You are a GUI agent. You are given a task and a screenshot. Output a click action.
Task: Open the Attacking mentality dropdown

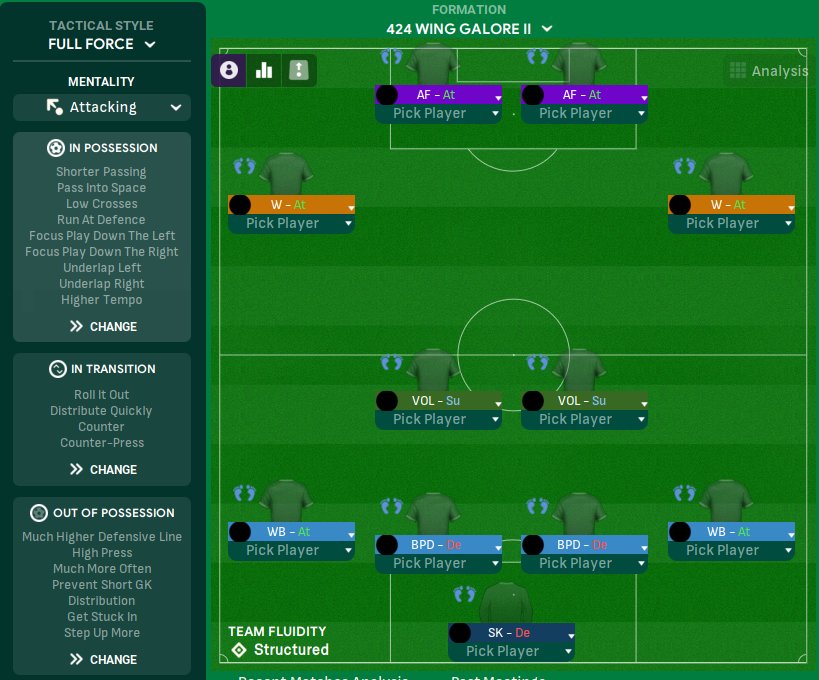pos(102,107)
